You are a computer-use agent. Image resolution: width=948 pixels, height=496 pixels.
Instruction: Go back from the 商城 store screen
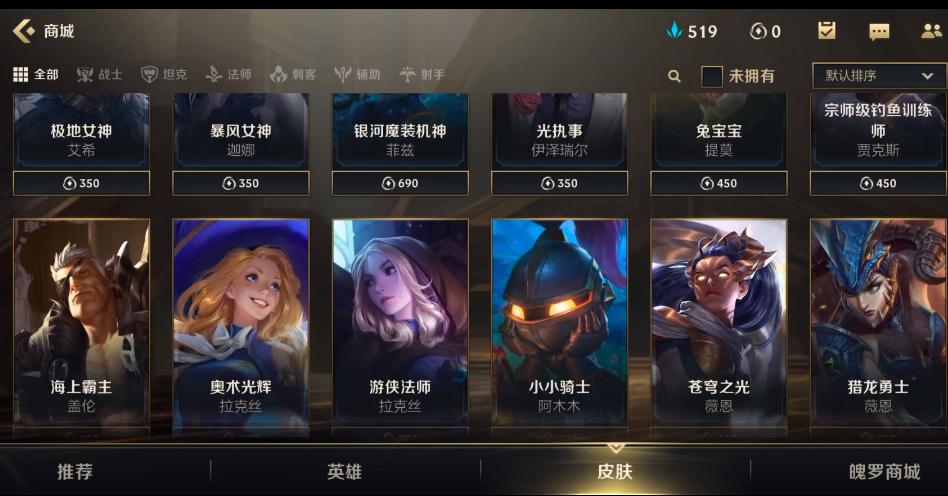24,31
